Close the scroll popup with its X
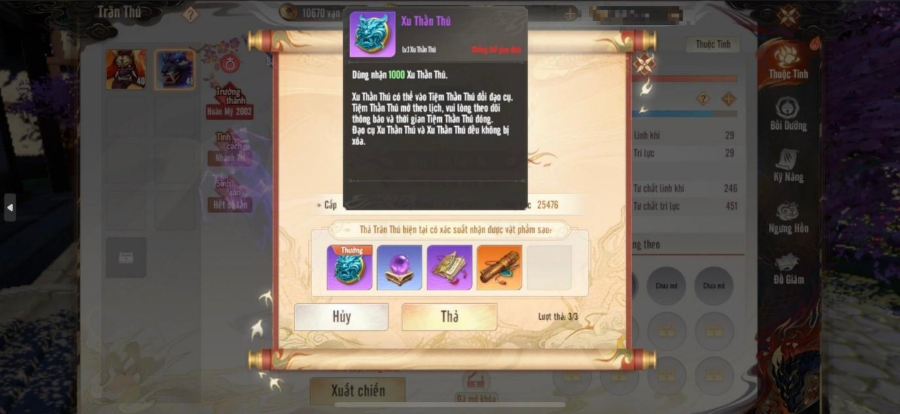This screenshot has height=414, width=900. [x=644, y=63]
